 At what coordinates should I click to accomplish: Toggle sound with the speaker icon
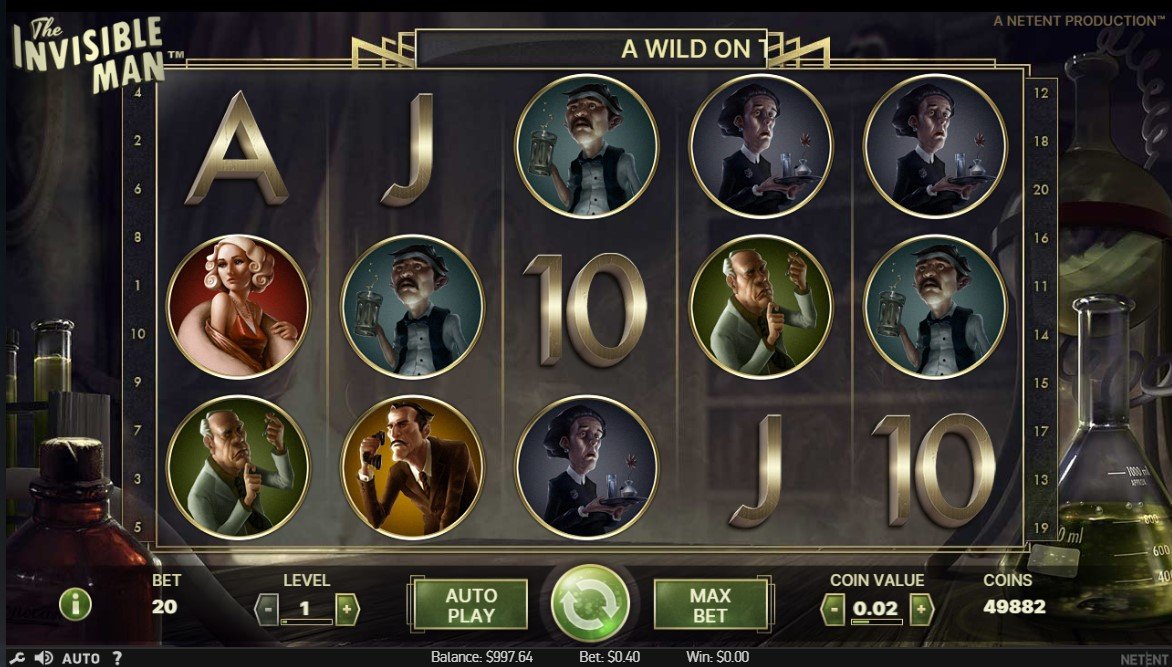tap(43, 658)
